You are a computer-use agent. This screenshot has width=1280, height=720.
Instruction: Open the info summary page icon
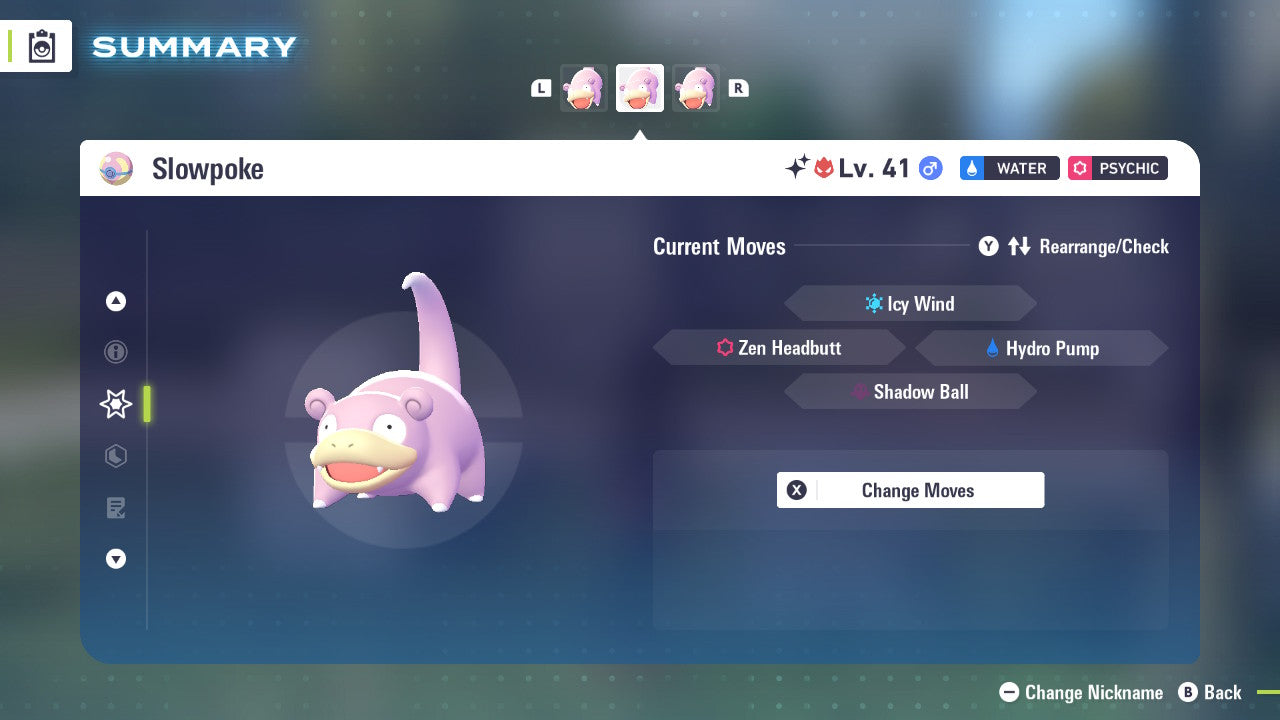pyautogui.click(x=115, y=352)
